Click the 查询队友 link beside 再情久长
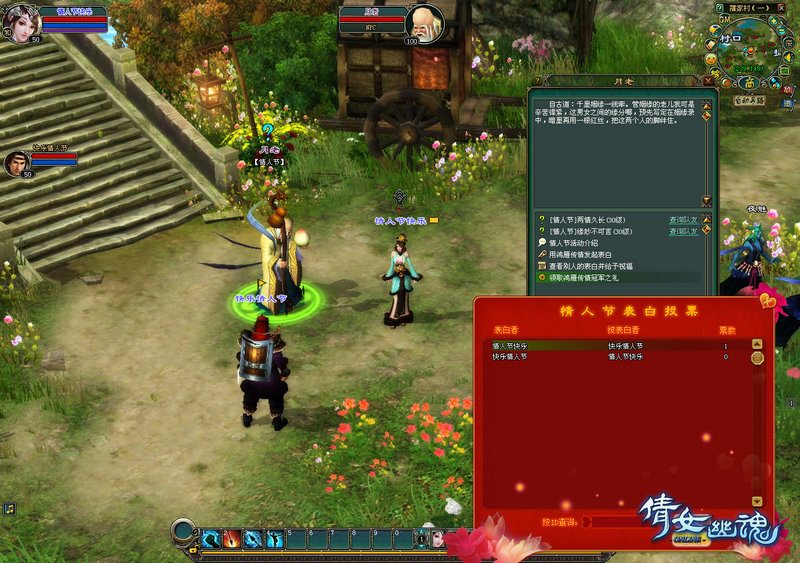Image resolution: width=800 pixels, height=563 pixels. [683, 219]
